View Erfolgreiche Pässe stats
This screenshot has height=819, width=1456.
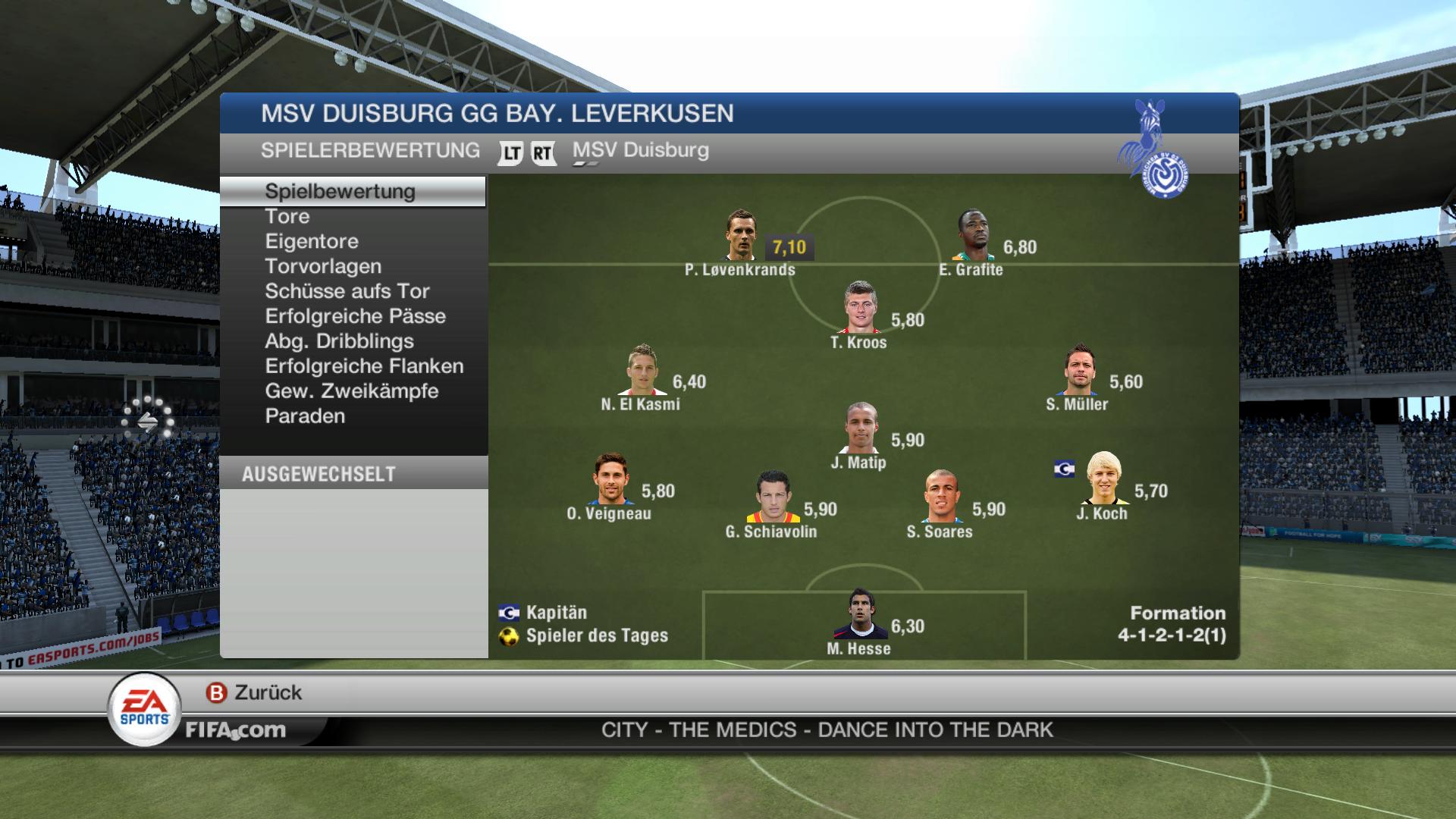(x=355, y=317)
